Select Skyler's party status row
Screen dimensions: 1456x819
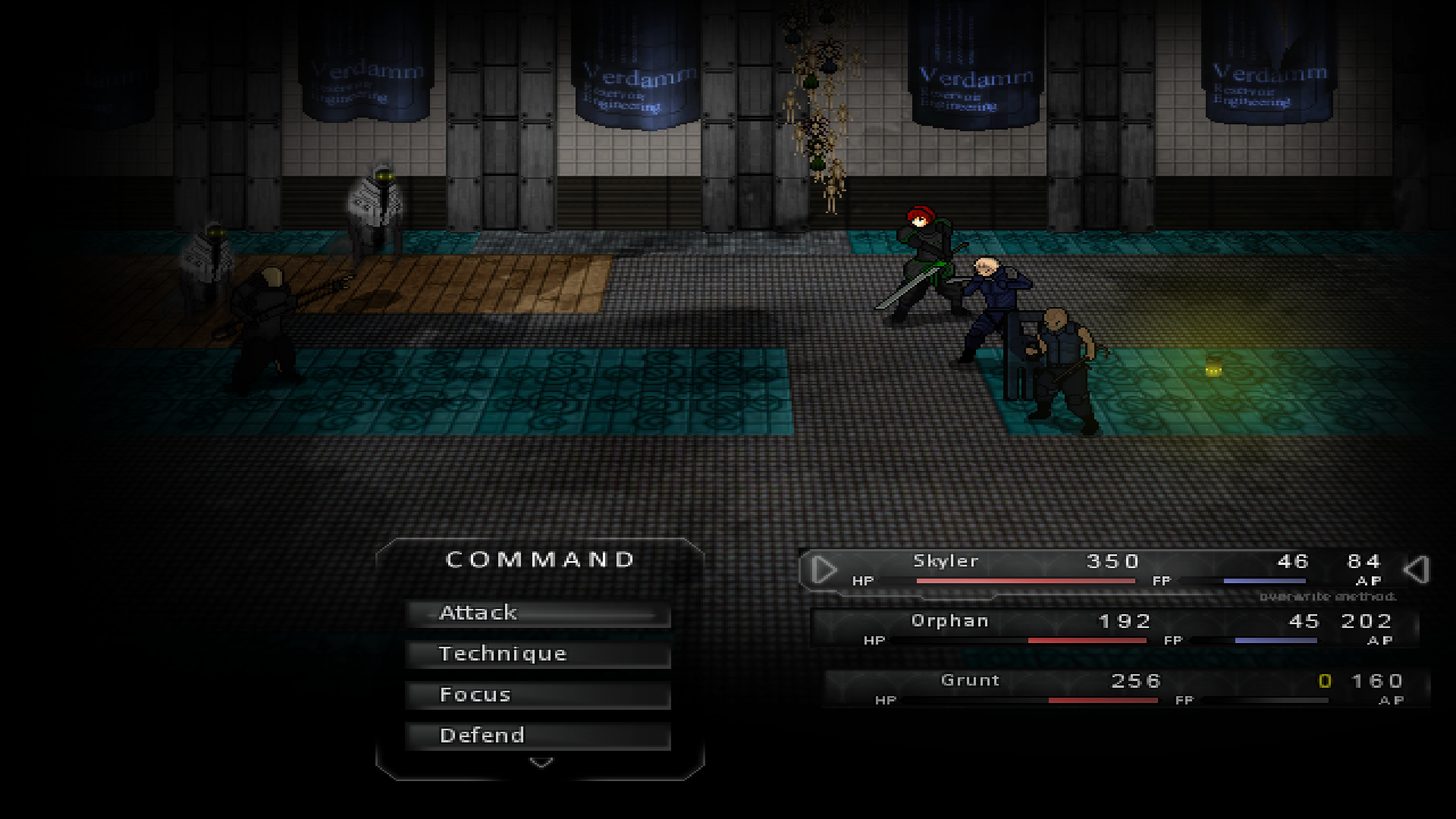[x=1113, y=570]
